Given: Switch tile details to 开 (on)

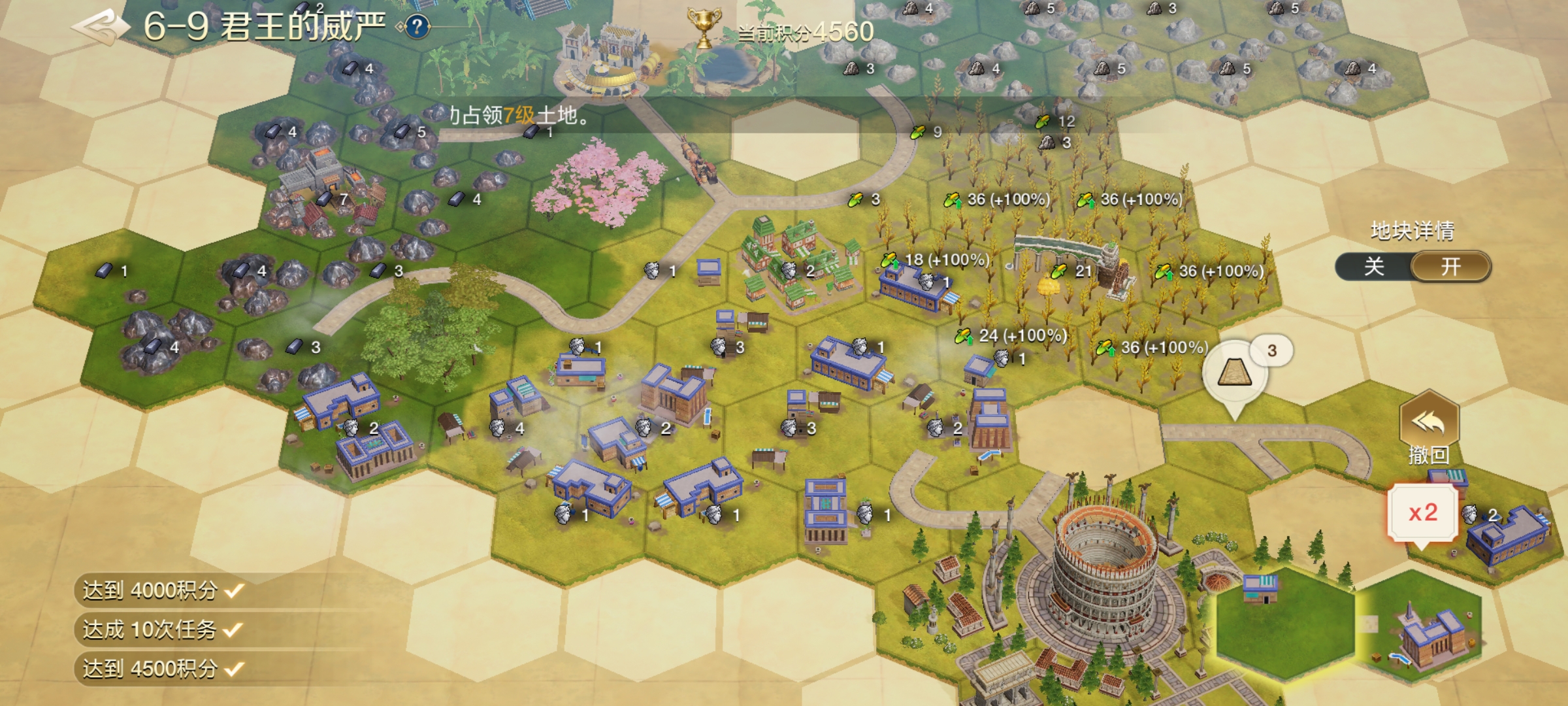Looking at the screenshot, I should (1451, 267).
